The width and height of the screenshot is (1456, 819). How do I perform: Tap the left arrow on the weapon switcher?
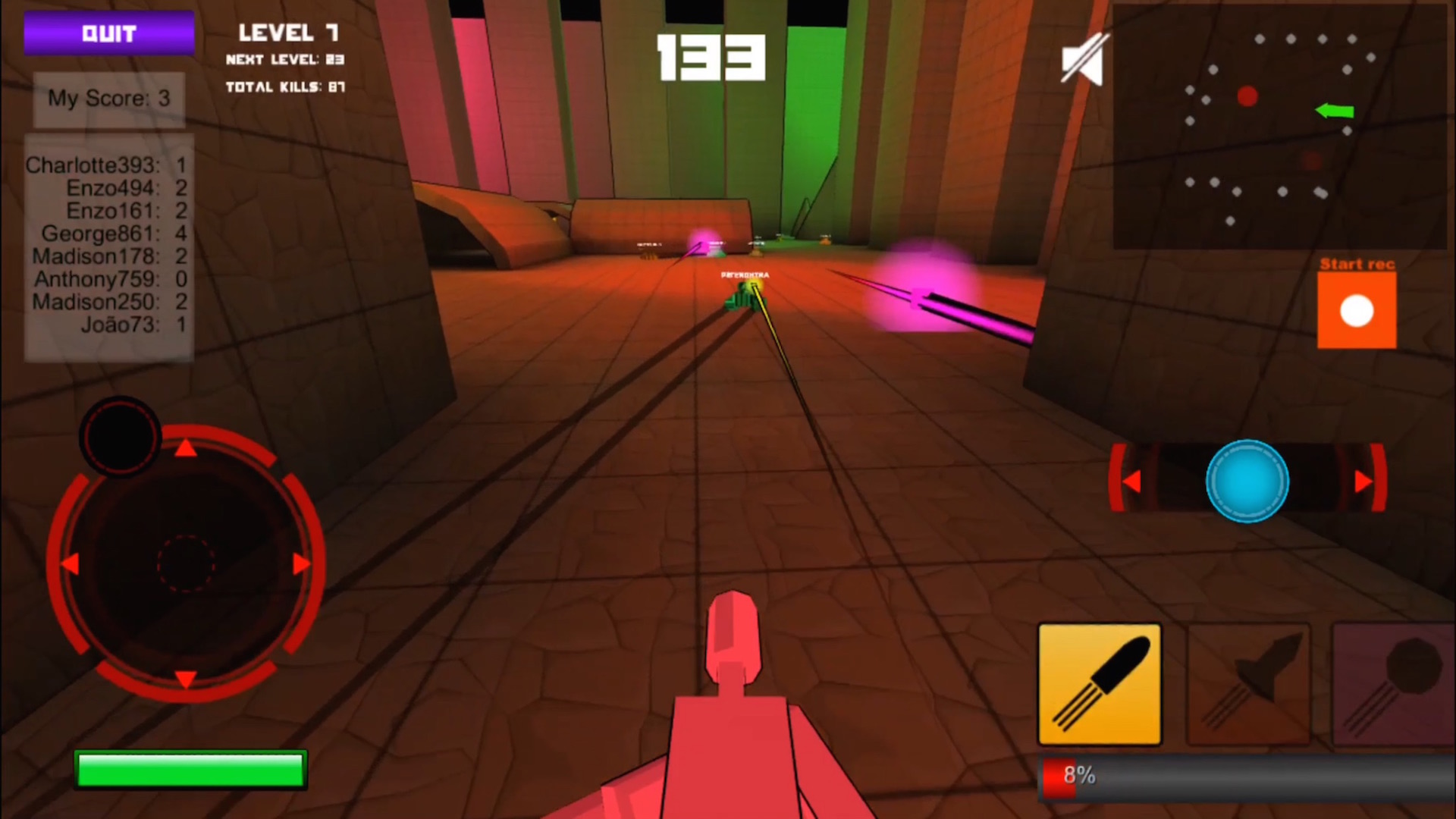[x=1131, y=480]
